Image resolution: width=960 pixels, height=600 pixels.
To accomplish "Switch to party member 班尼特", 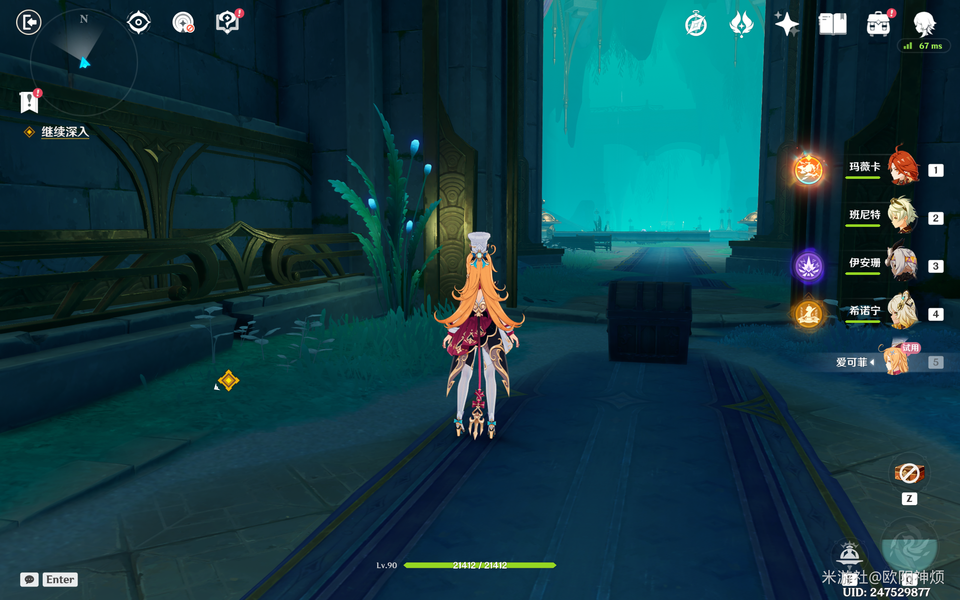I will pos(900,216).
